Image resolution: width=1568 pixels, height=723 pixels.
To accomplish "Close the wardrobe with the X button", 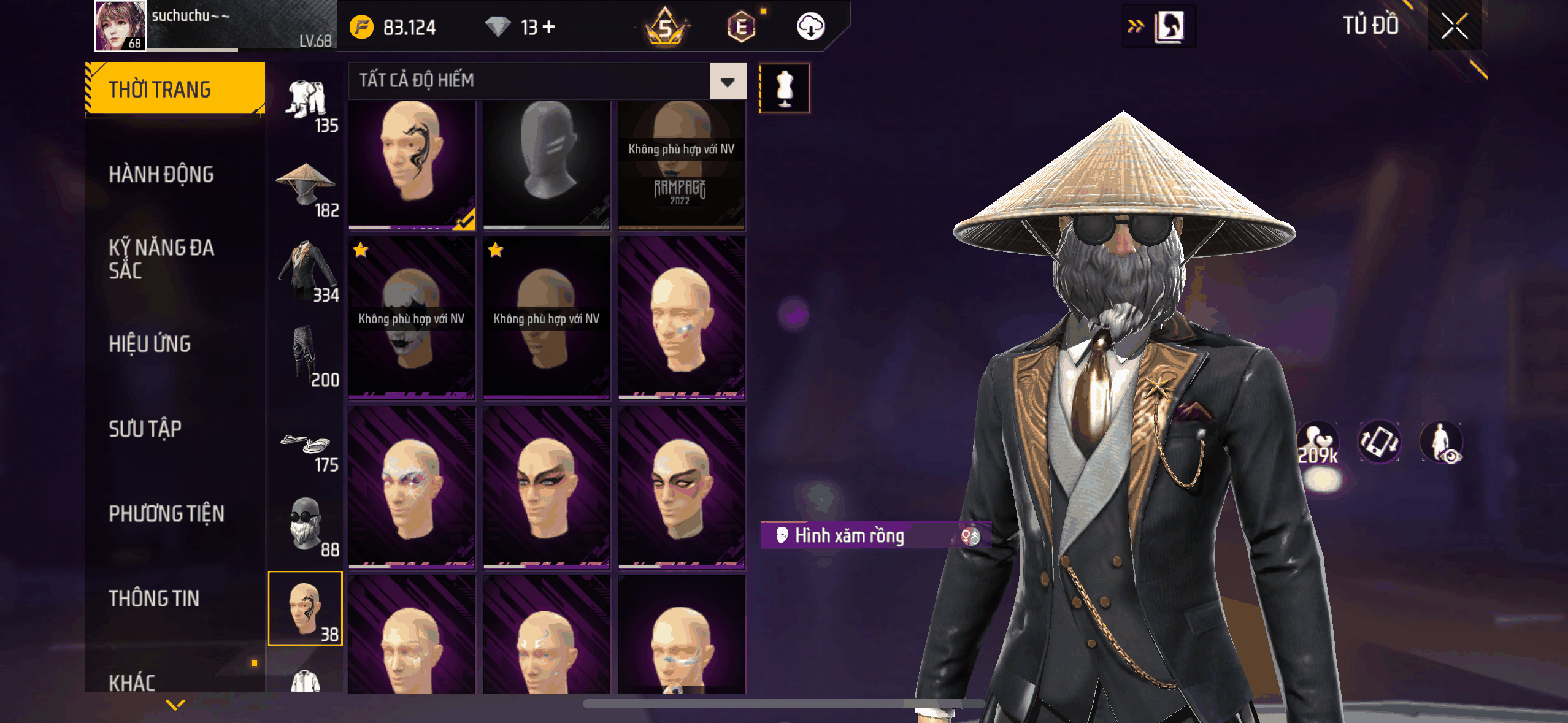I will pos(1454,26).
